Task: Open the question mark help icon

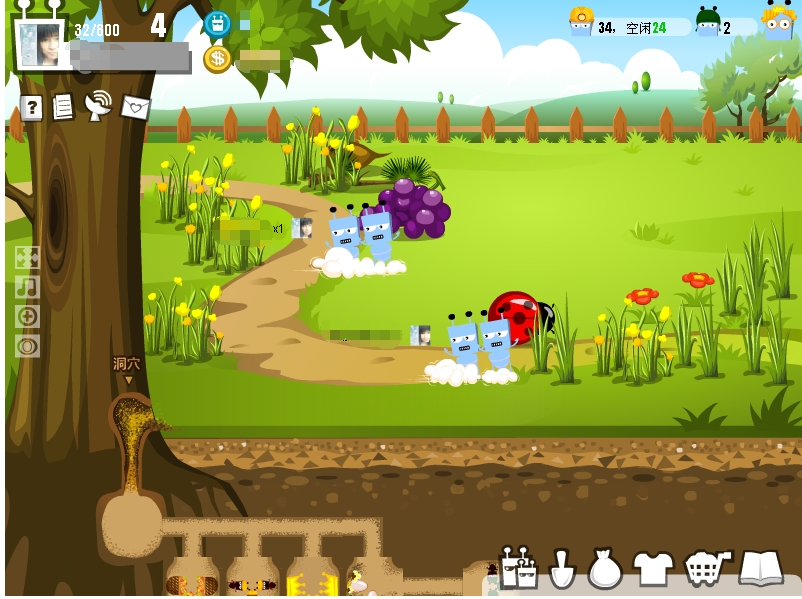Action: [x=31, y=107]
